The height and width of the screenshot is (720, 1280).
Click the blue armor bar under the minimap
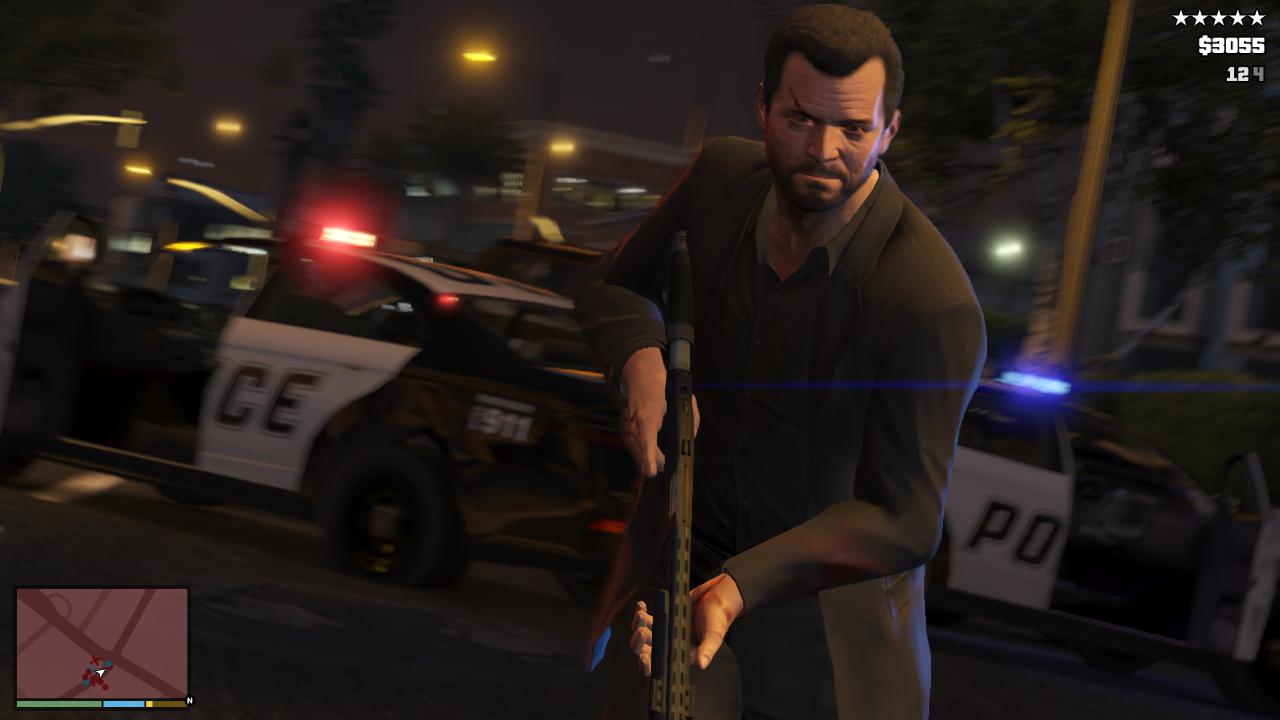123,704
